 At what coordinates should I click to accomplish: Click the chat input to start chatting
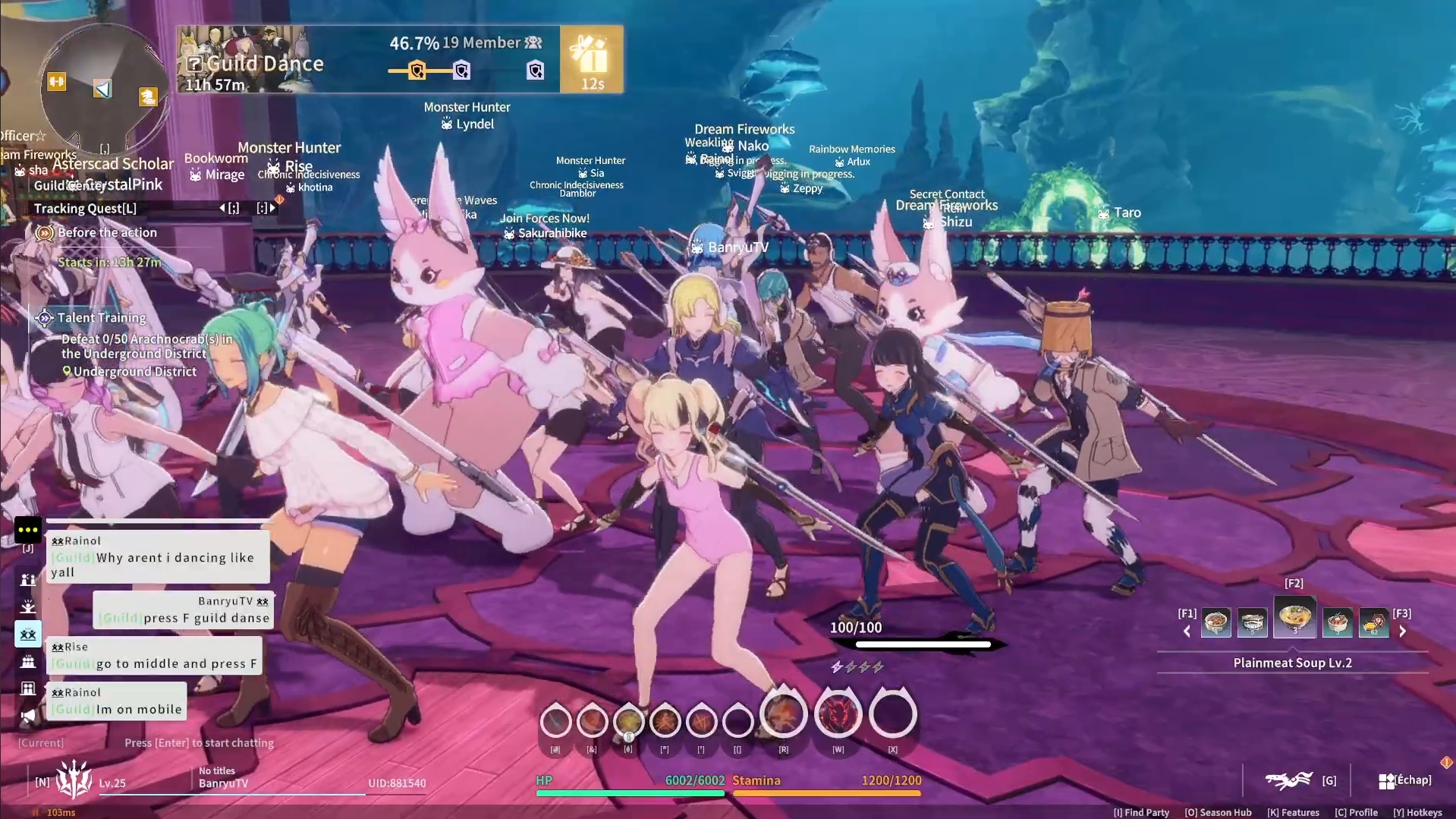coord(199,743)
